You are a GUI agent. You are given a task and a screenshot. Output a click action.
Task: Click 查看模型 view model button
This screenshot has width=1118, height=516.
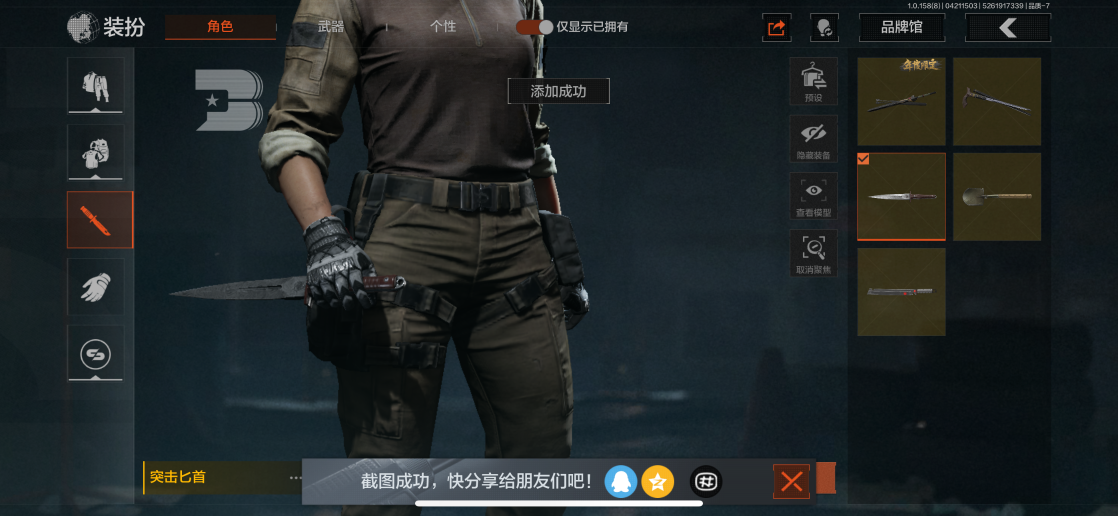tap(813, 196)
